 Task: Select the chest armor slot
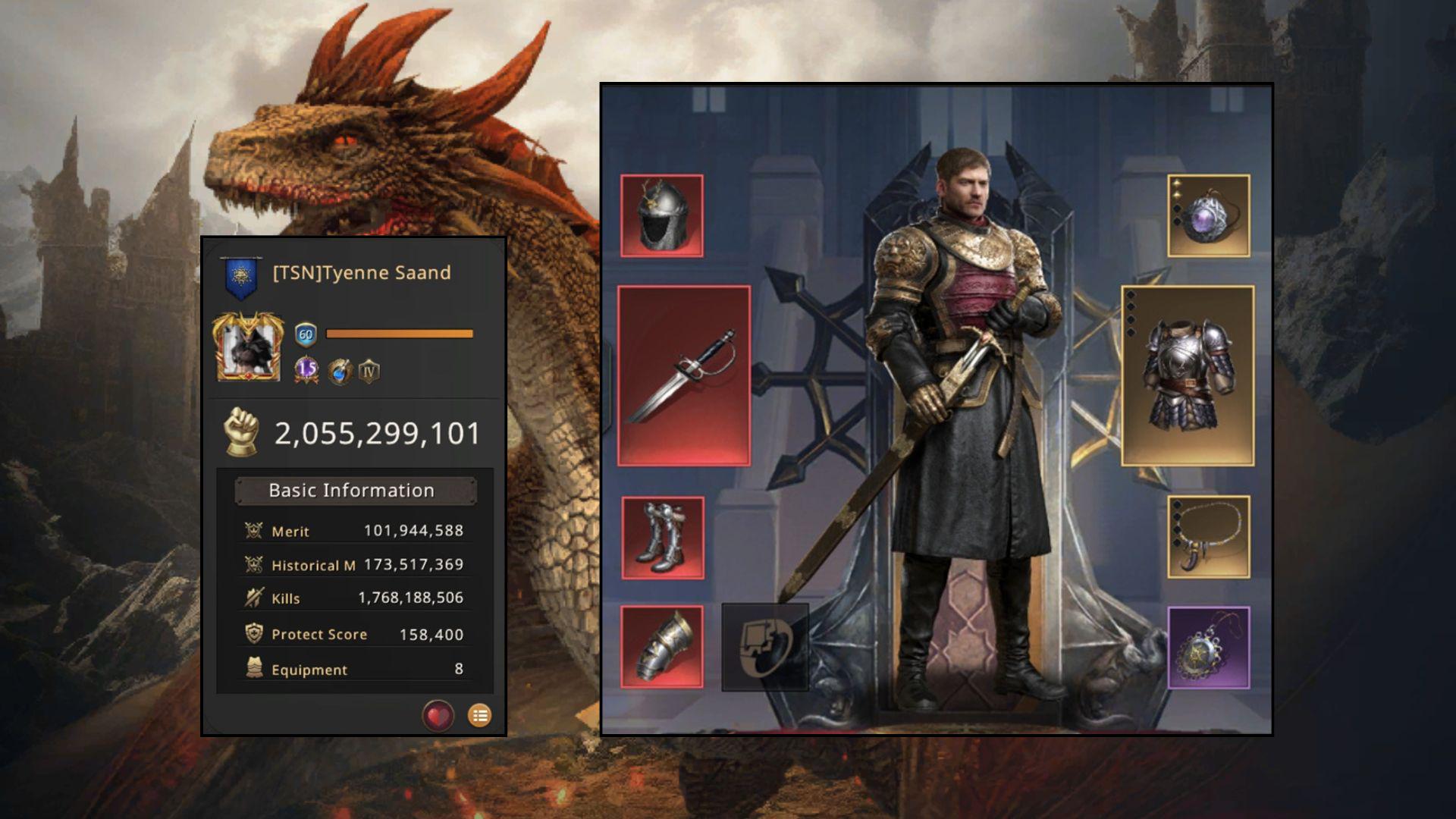tap(1188, 375)
